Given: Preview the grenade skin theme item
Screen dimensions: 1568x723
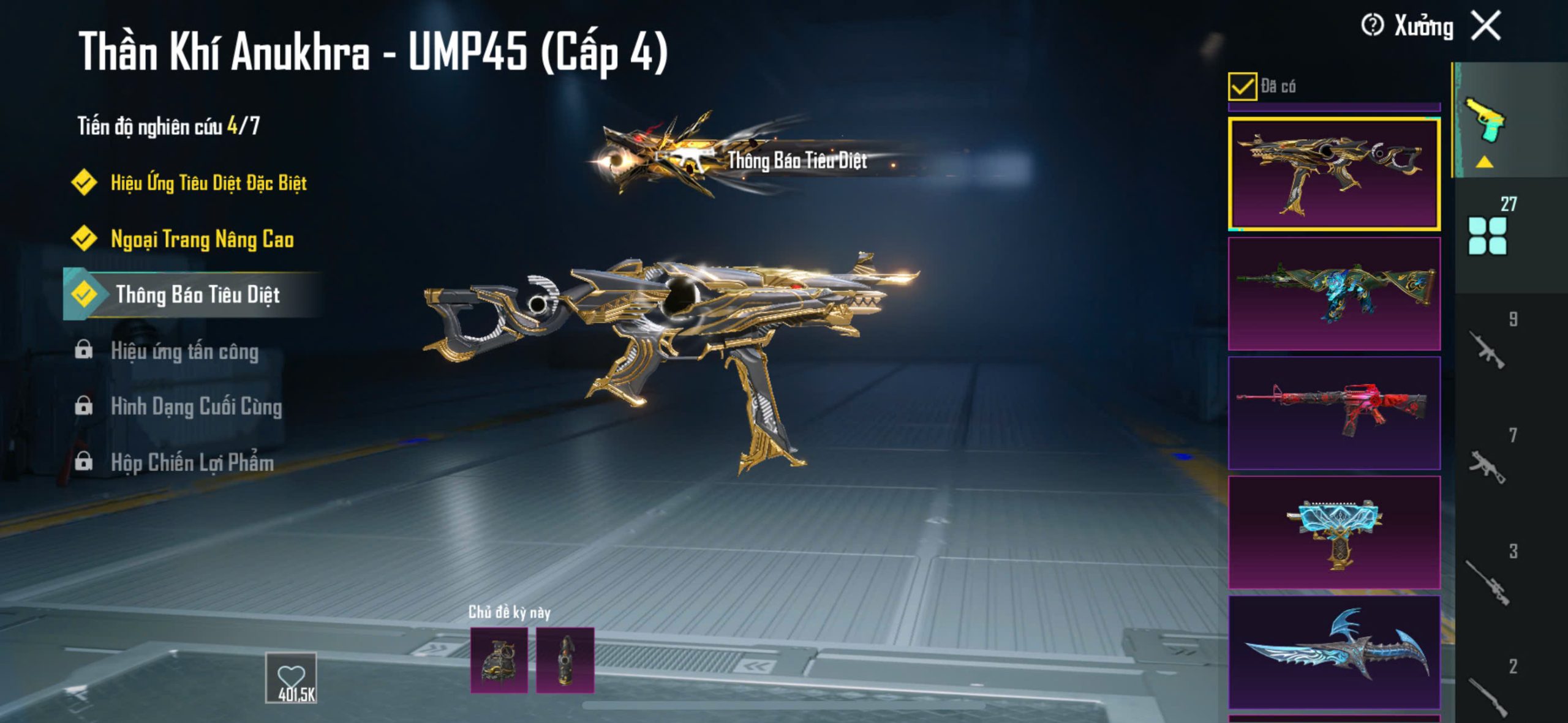Looking at the screenshot, I should tap(499, 660).
